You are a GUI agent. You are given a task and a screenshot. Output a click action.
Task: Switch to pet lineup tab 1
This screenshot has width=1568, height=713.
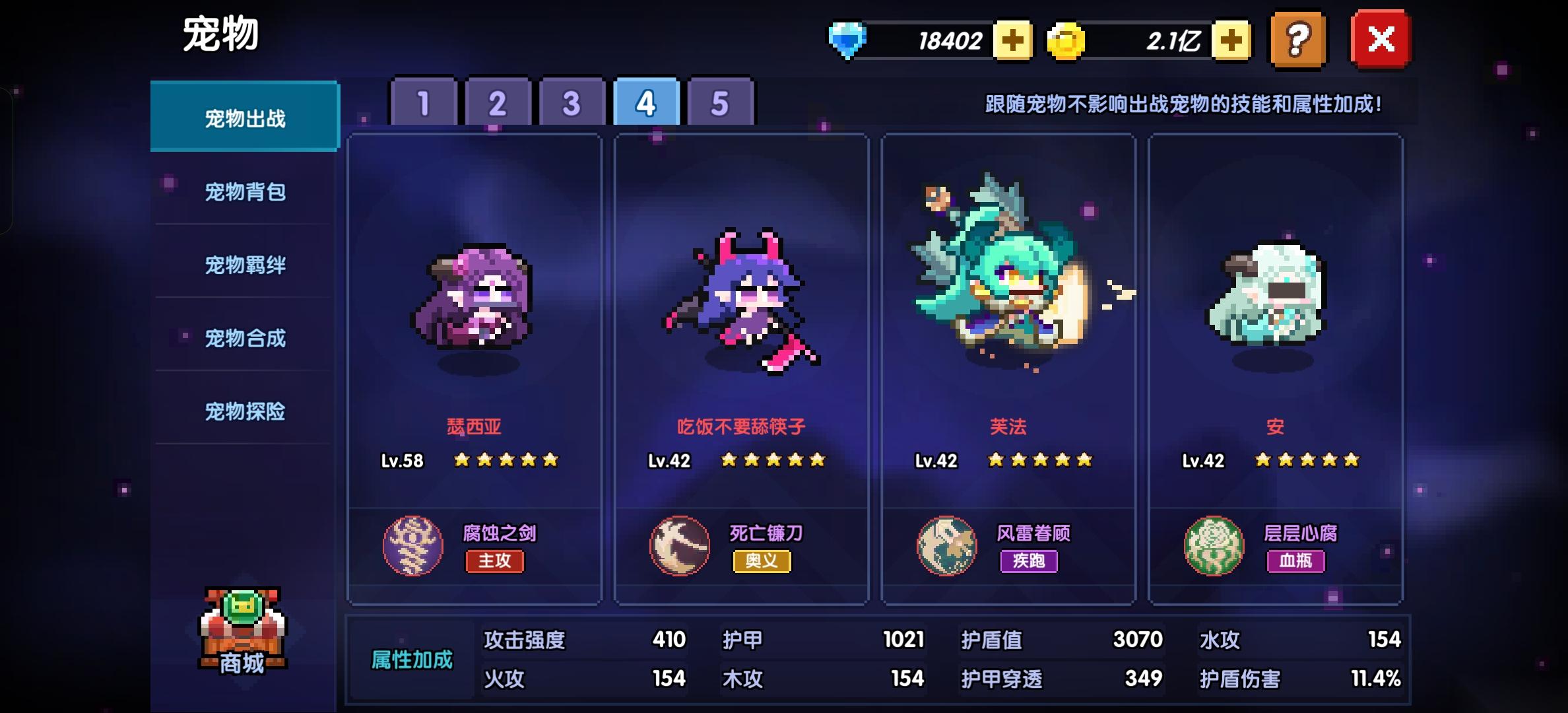click(x=424, y=103)
